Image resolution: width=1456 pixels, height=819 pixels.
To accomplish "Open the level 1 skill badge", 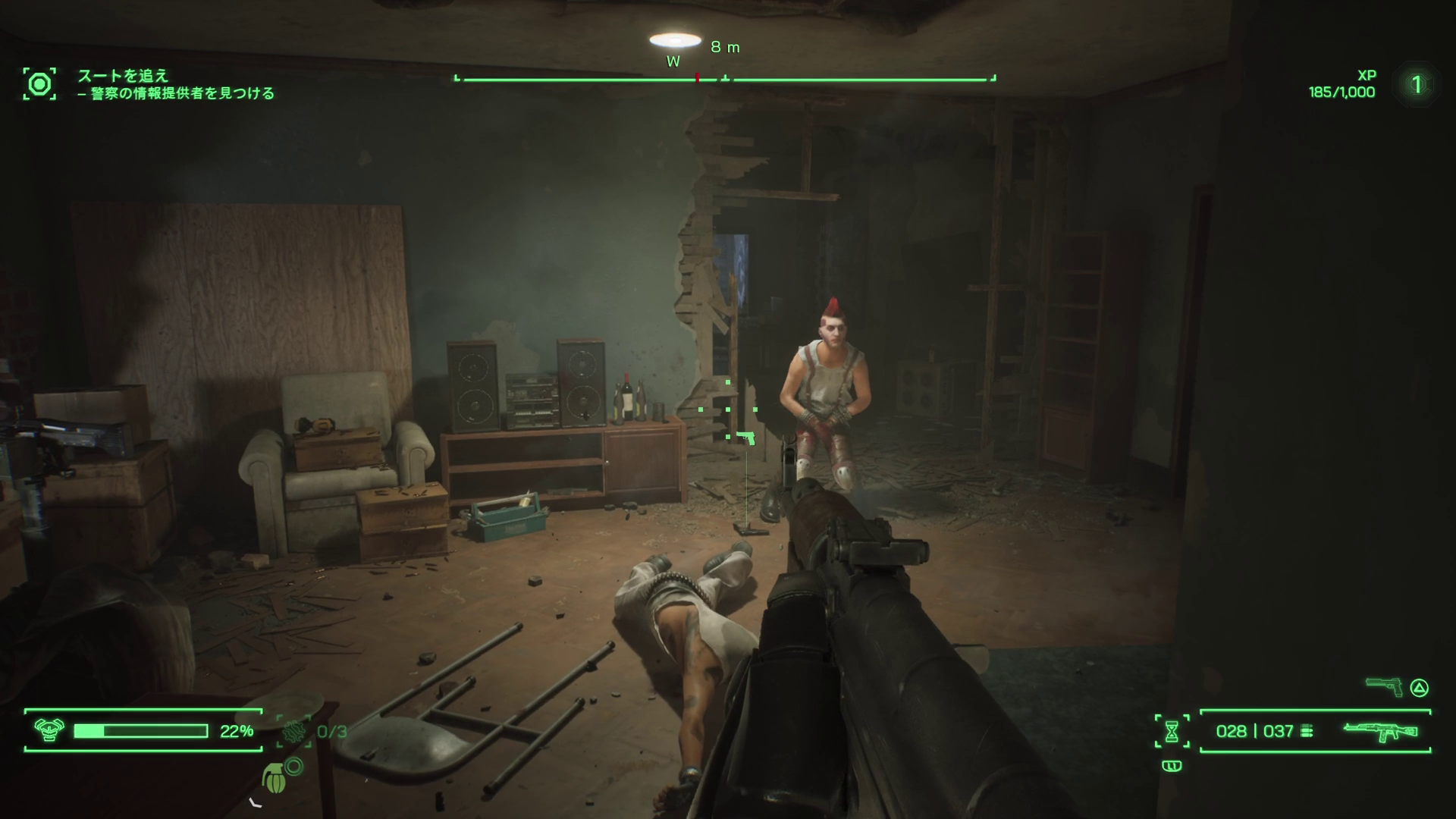I will point(1416,84).
